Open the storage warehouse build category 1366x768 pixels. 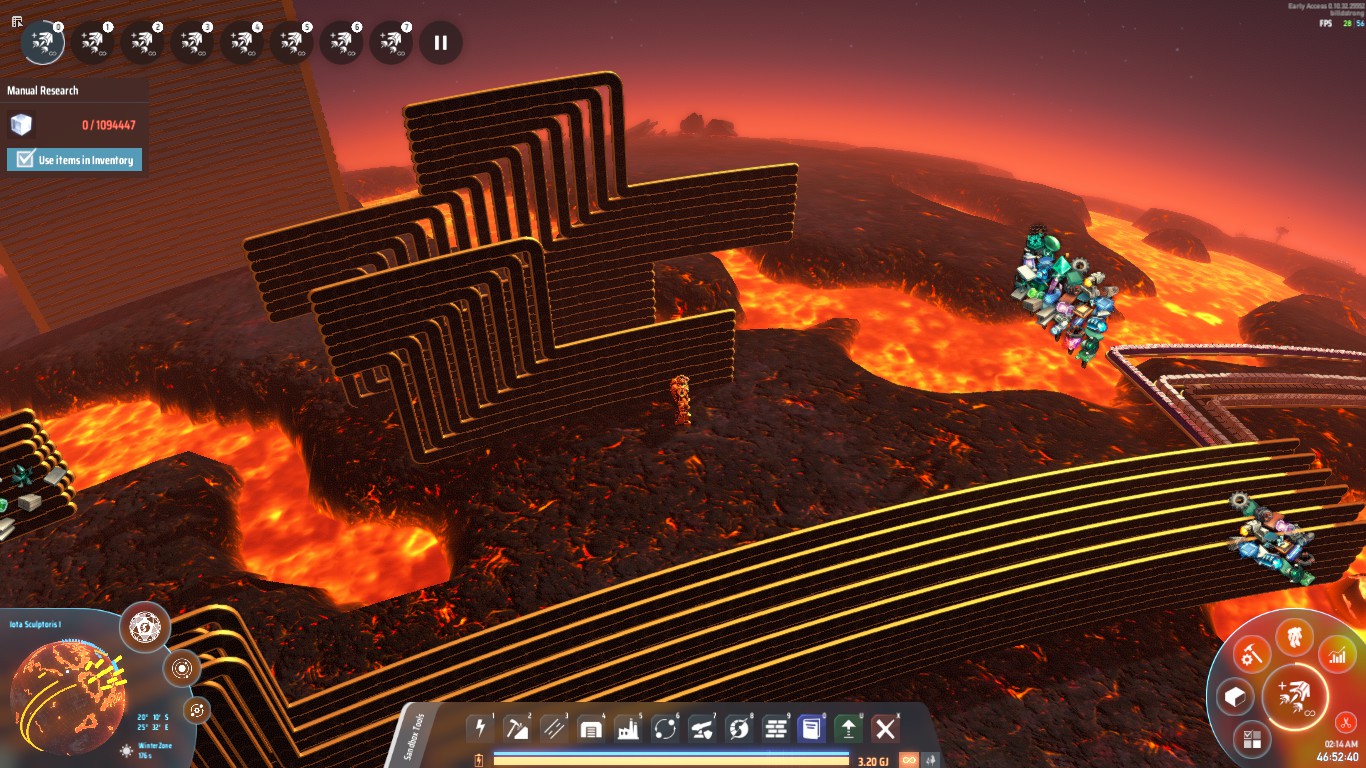pyautogui.click(x=590, y=728)
